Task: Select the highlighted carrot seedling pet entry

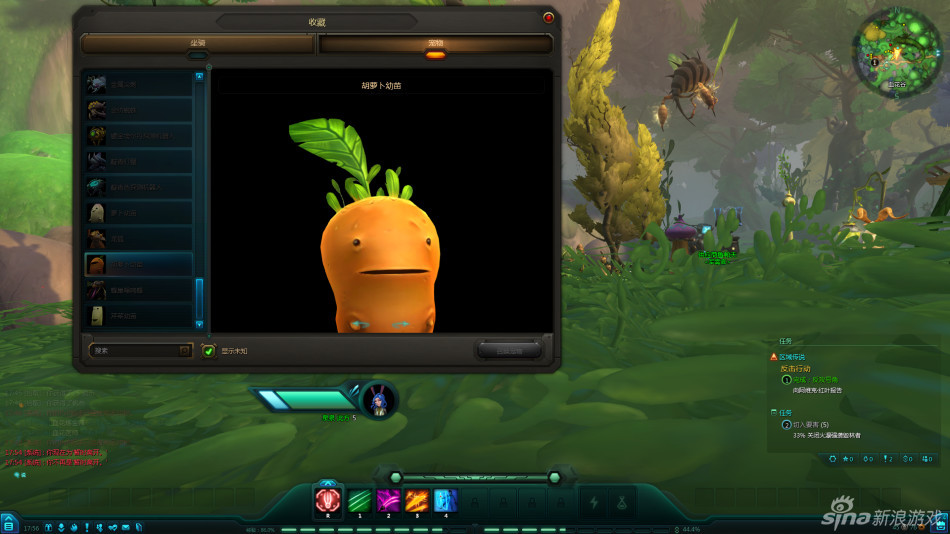Action: [138, 264]
